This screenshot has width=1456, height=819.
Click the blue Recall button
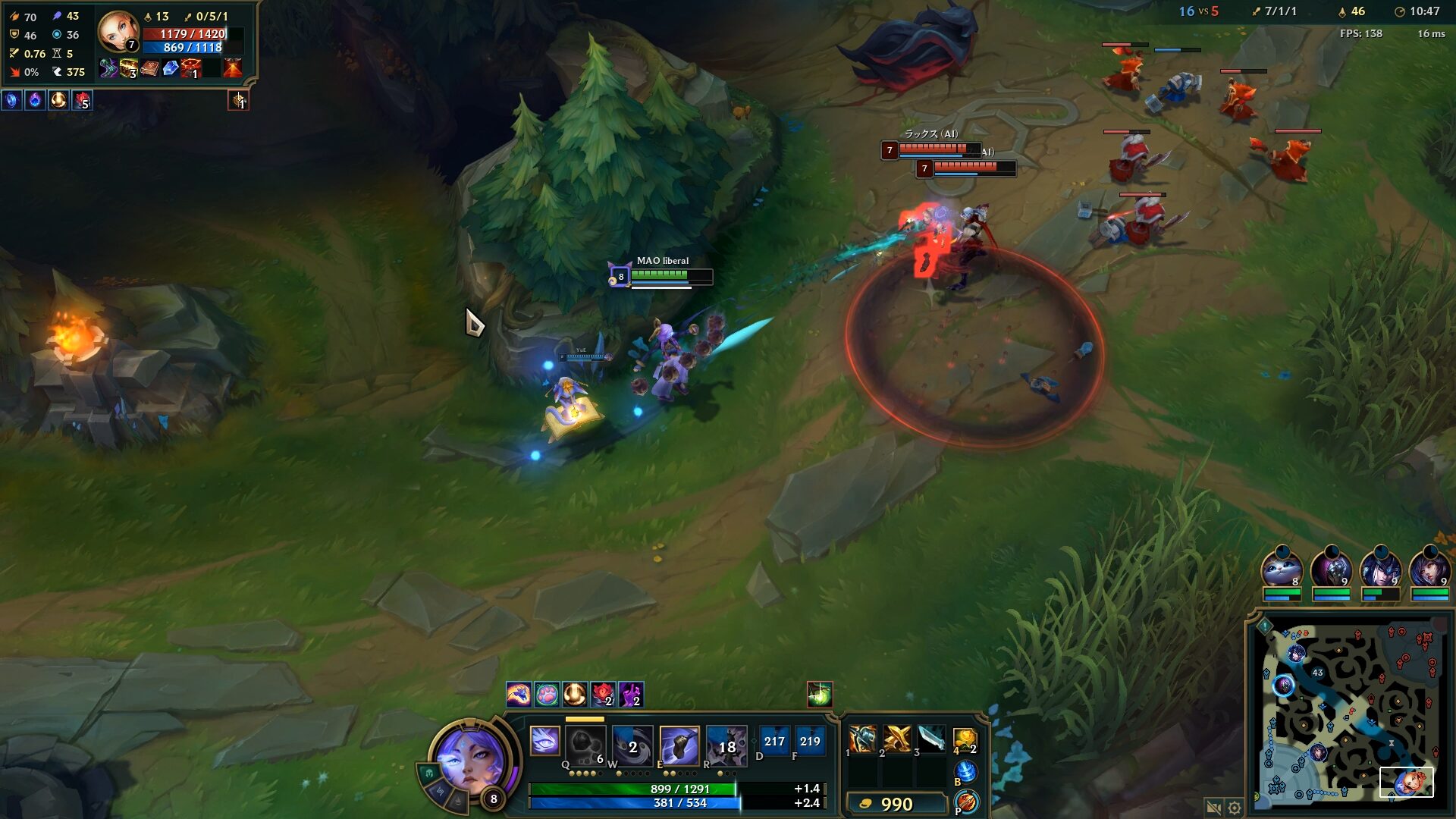point(965,772)
